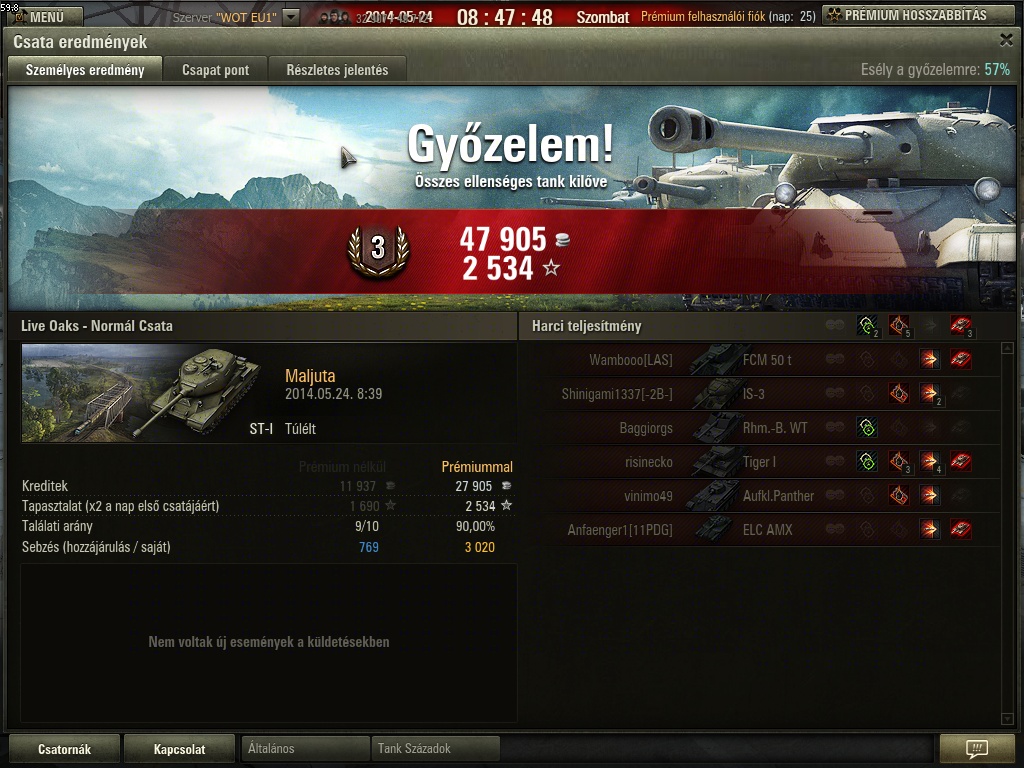Switch to the Általános chat channel
Viewport: 1024px width, 768px height.
tap(305, 748)
